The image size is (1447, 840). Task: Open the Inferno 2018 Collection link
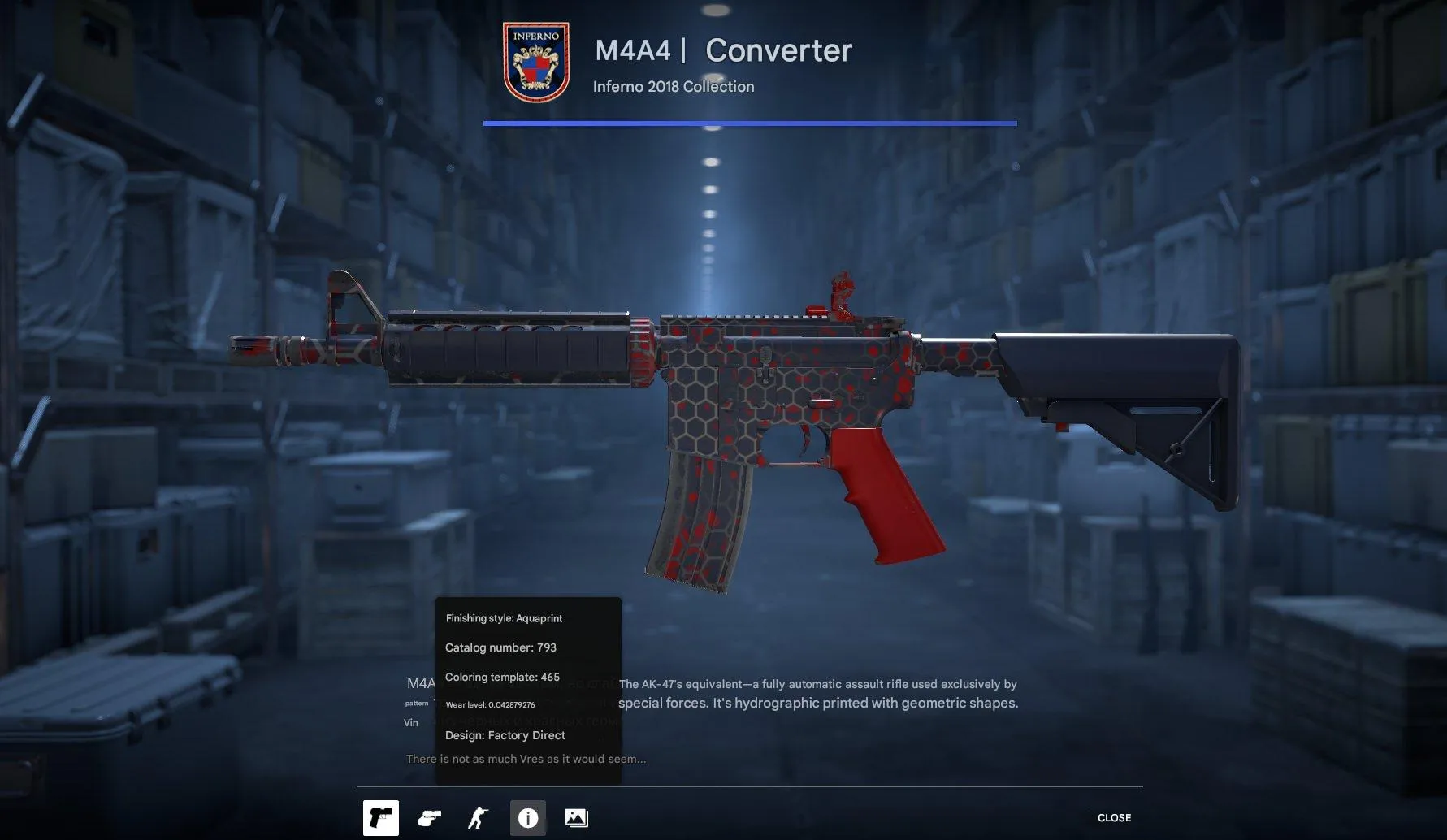673,86
